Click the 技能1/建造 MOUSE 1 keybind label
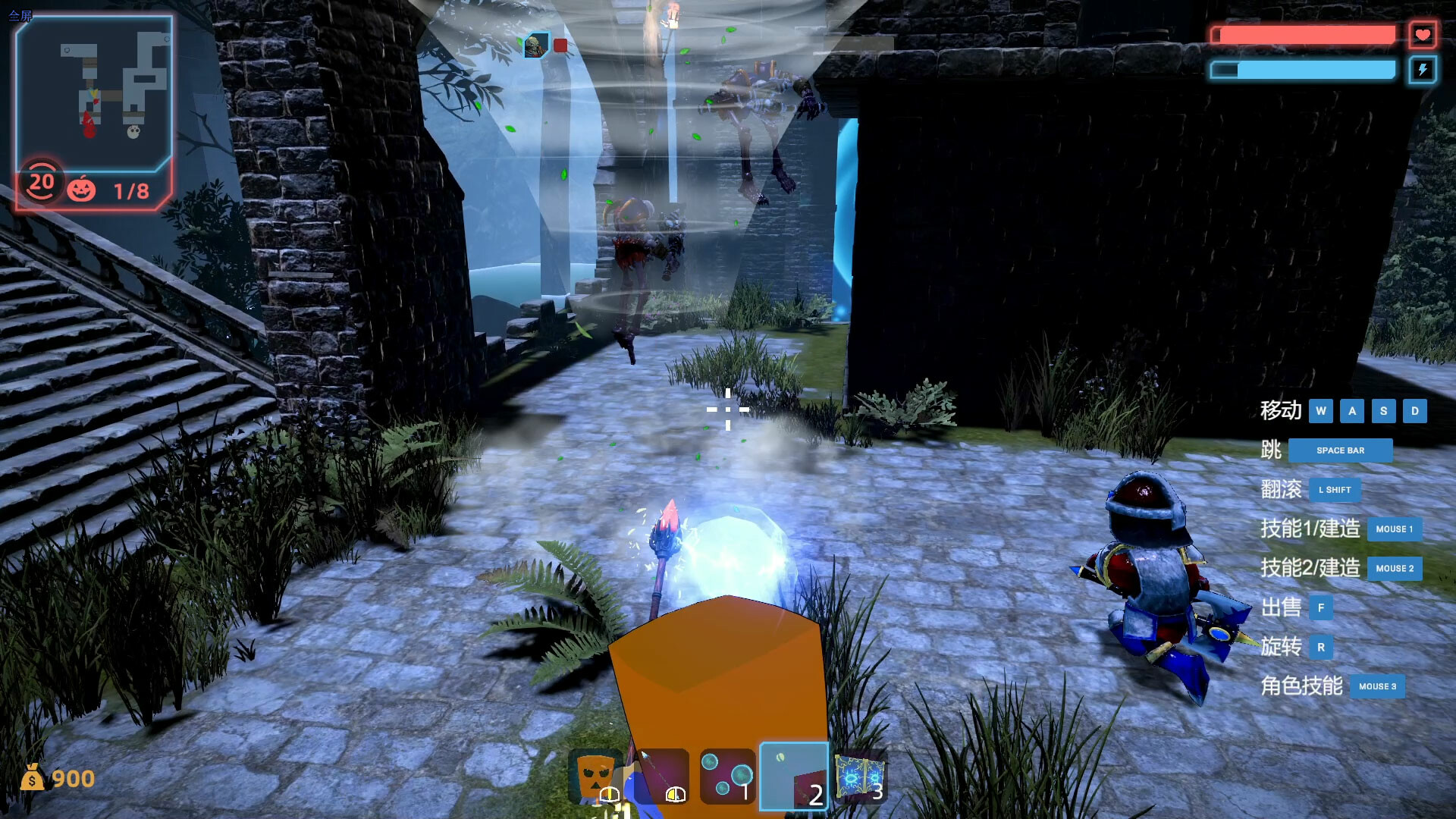 point(1395,529)
